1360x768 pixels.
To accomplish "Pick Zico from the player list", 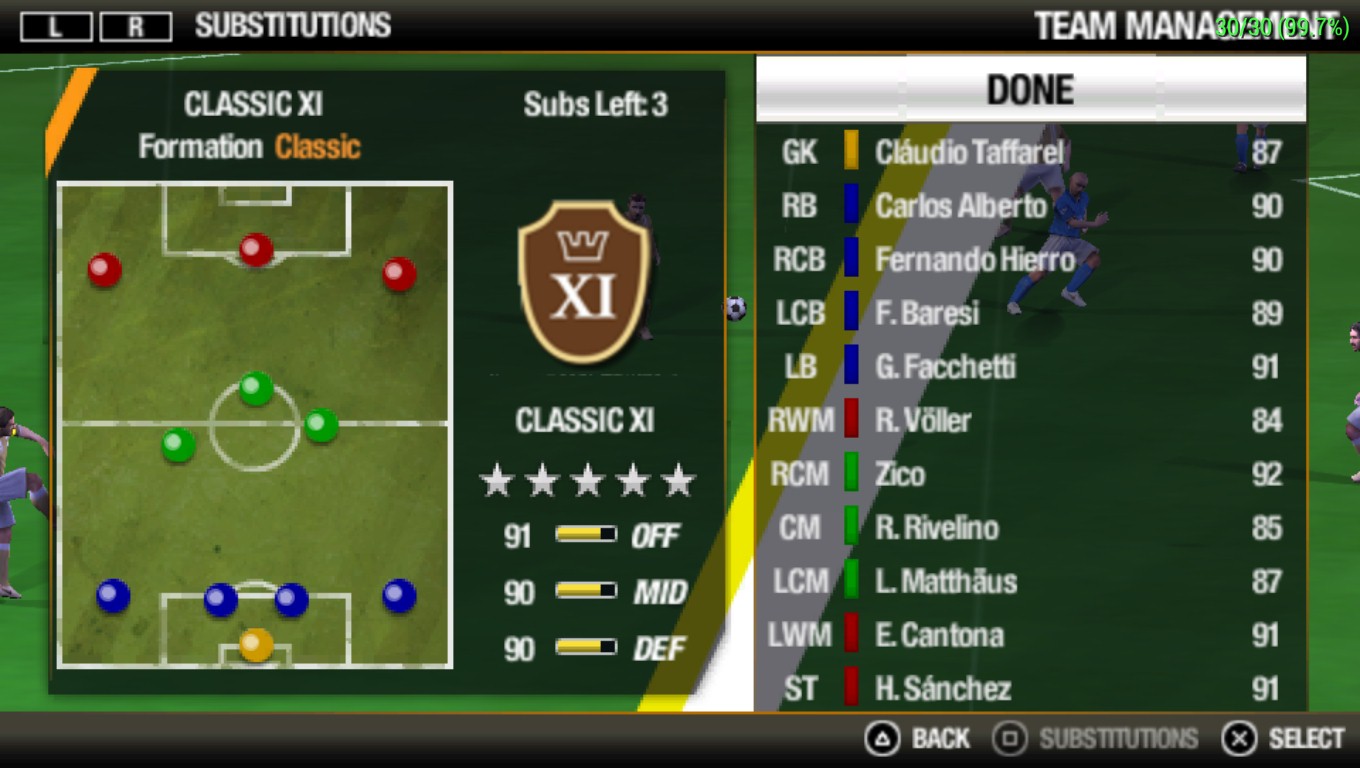I will 1030,474.
